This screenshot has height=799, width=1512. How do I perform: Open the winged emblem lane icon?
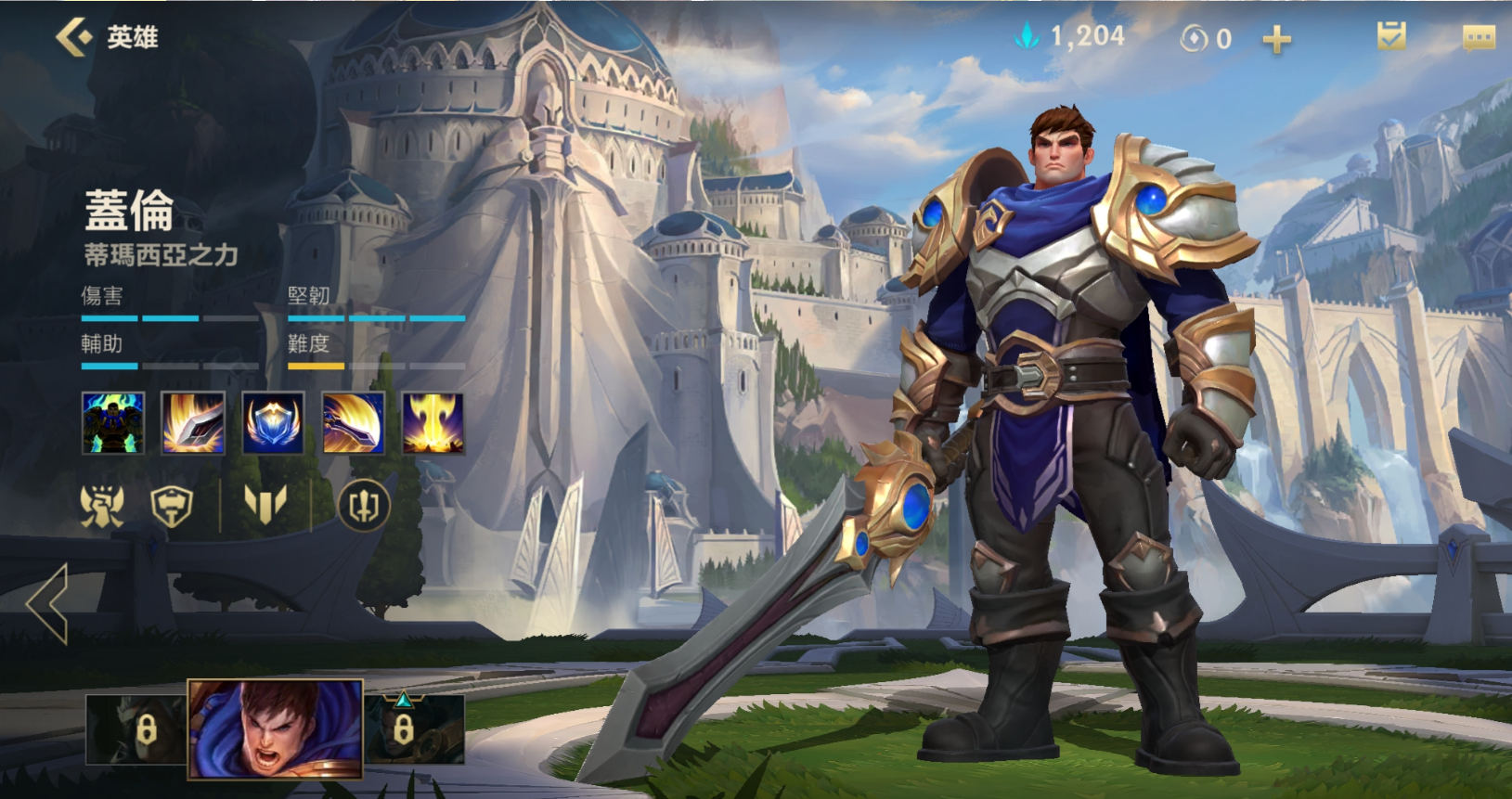265,506
